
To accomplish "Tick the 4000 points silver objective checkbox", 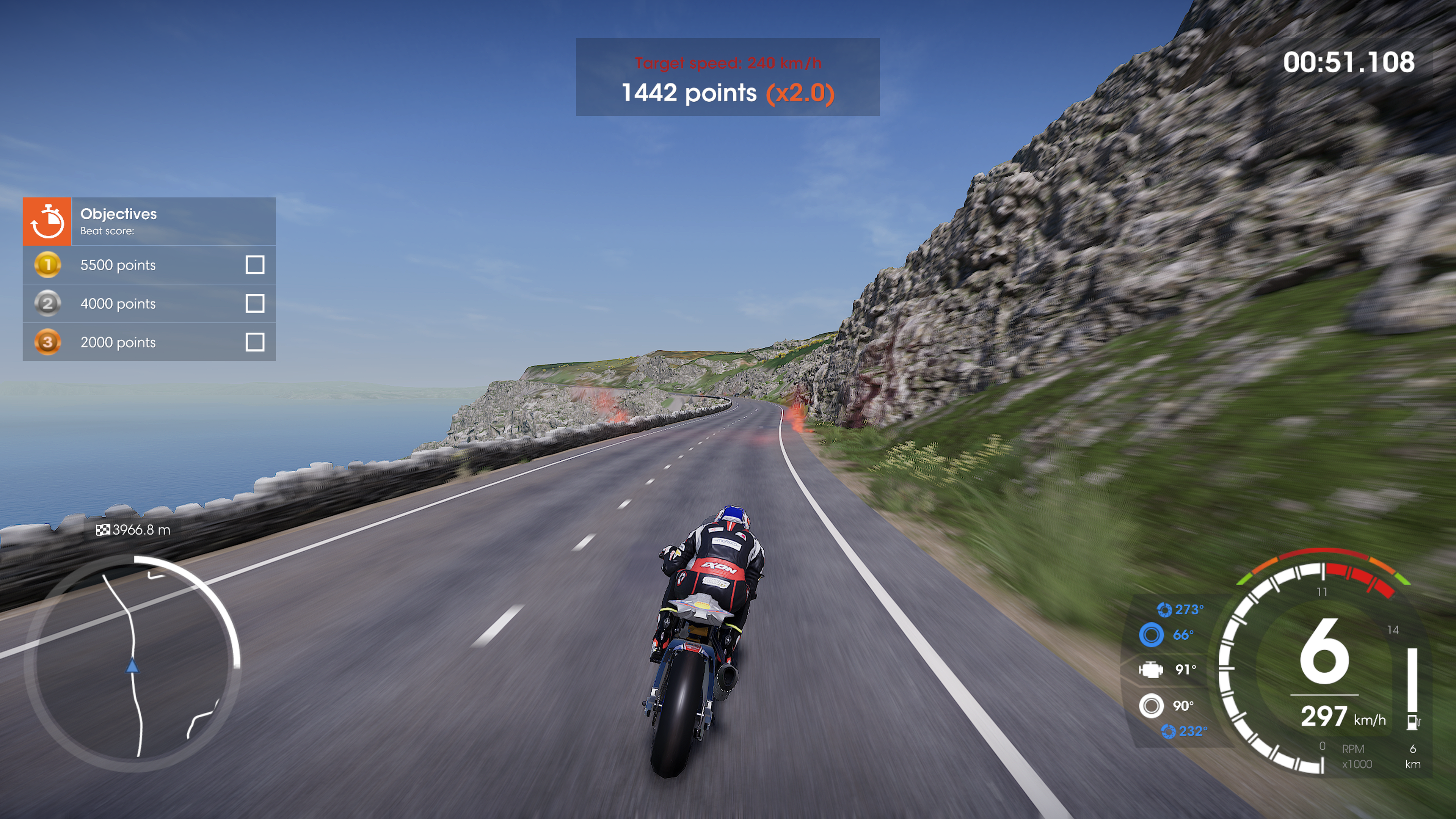I will (x=255, y=303).
